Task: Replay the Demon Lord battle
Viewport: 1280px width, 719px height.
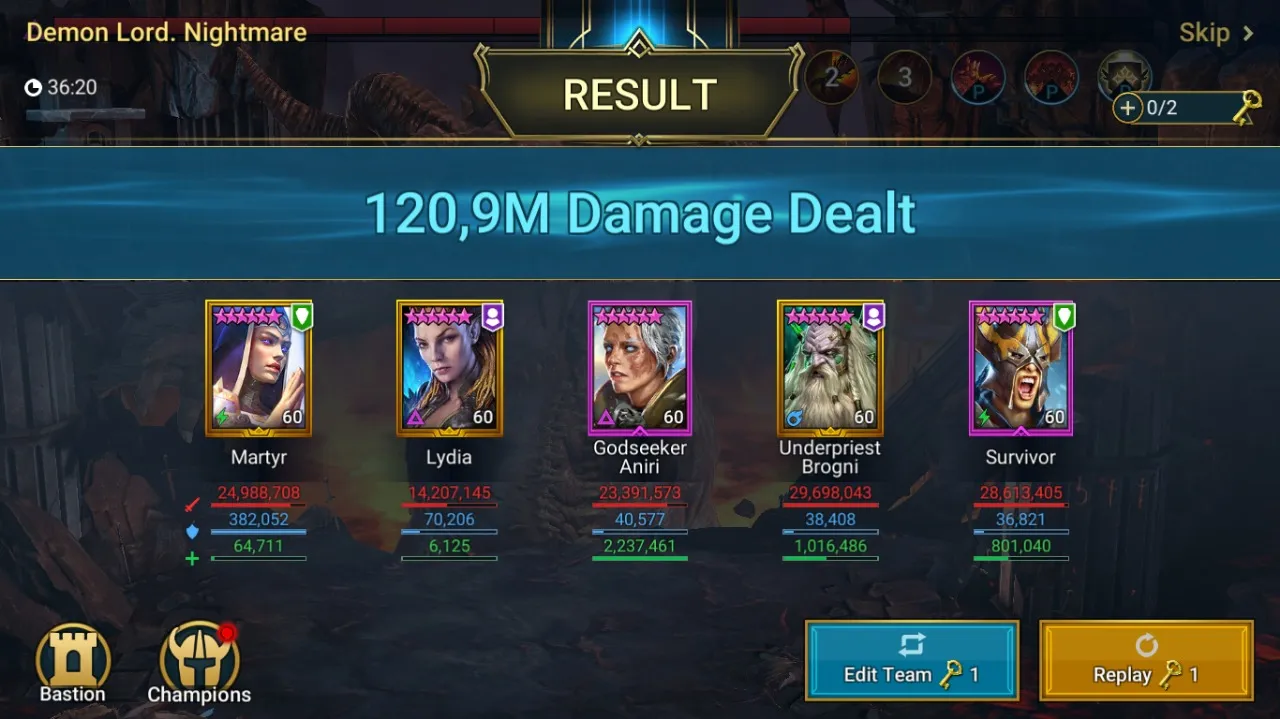Action: pyautogui.click(x=1146, y=660)
